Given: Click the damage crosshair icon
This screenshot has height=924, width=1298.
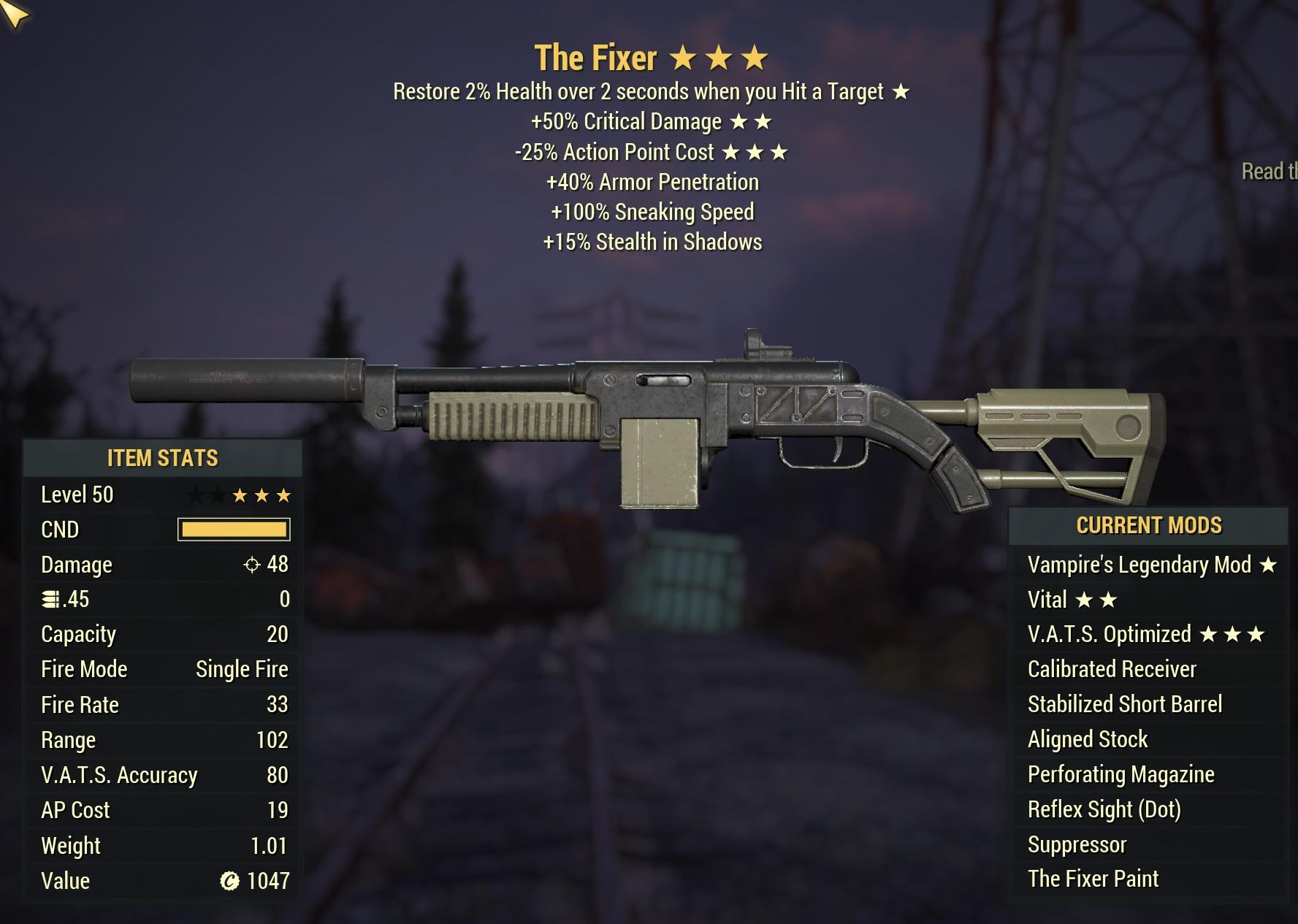Looking at the screenshot, I should coord(251,564).
